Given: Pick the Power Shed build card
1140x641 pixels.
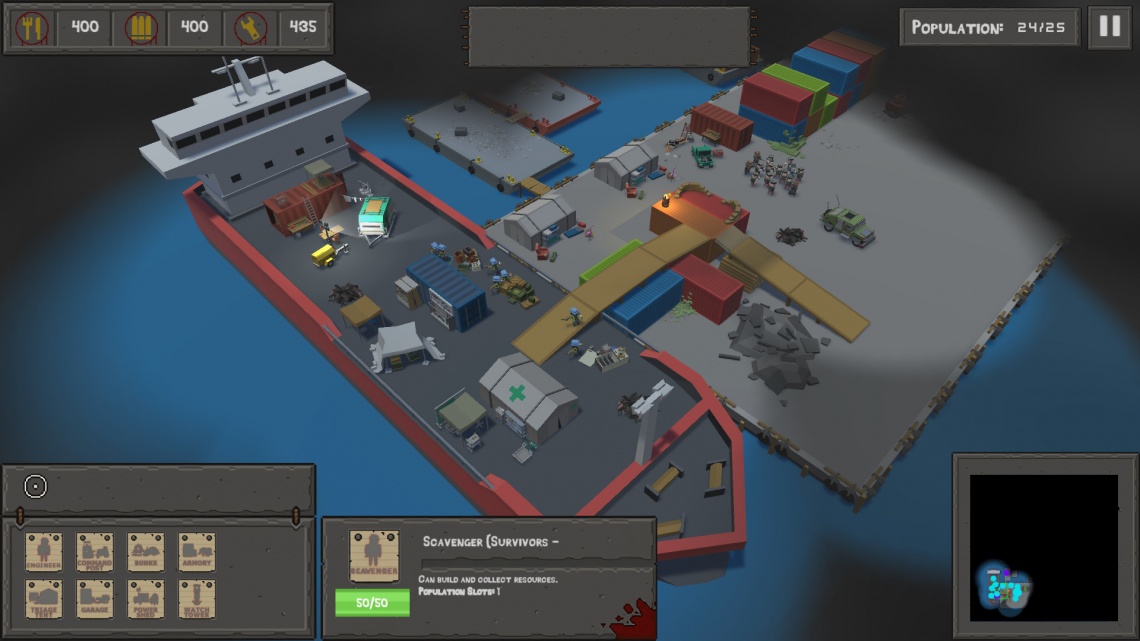Looking at the screenshot, I should pyautogui.click(x=146, y=599).
